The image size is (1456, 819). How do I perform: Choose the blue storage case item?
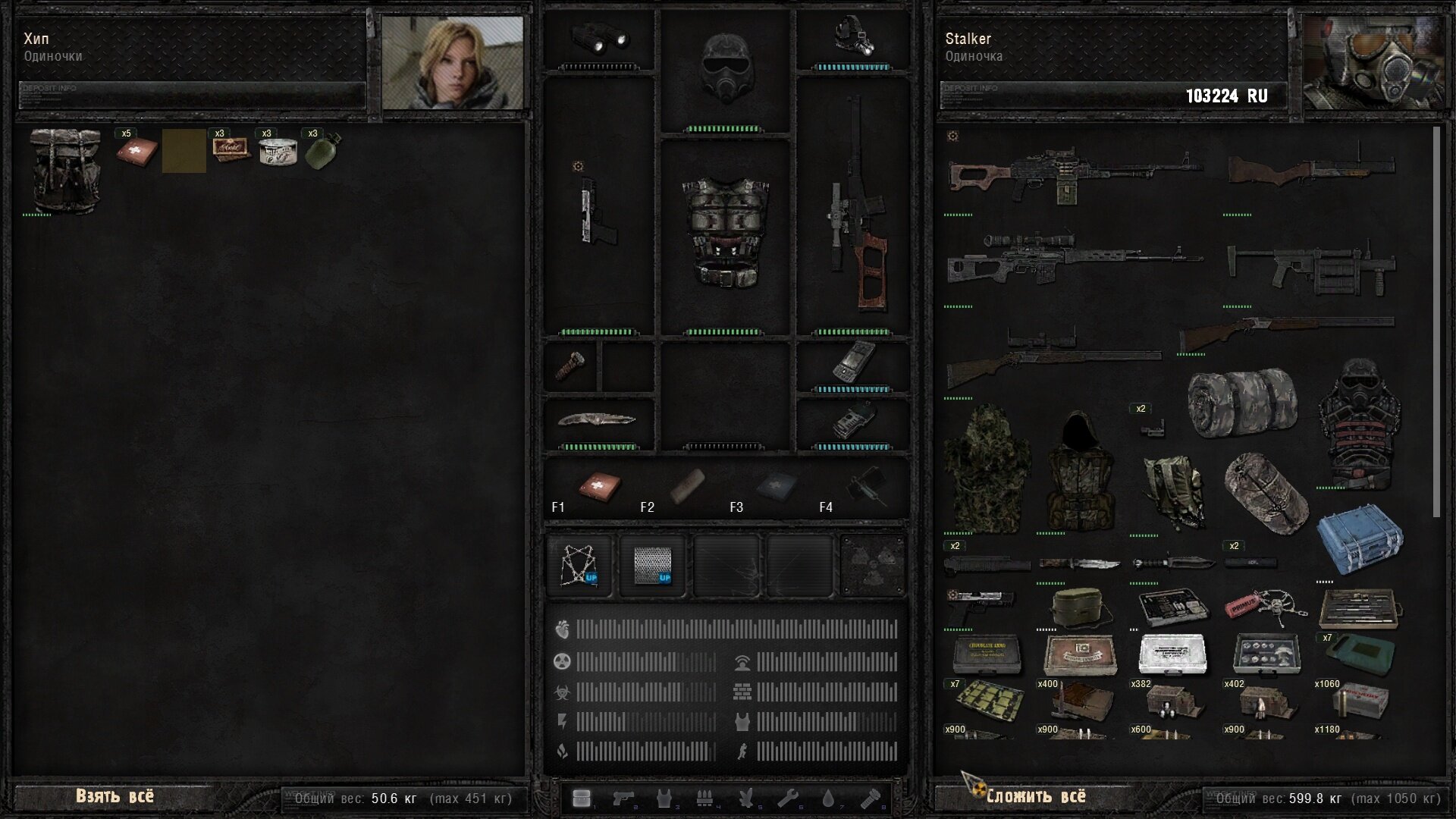click(1360, 543)
